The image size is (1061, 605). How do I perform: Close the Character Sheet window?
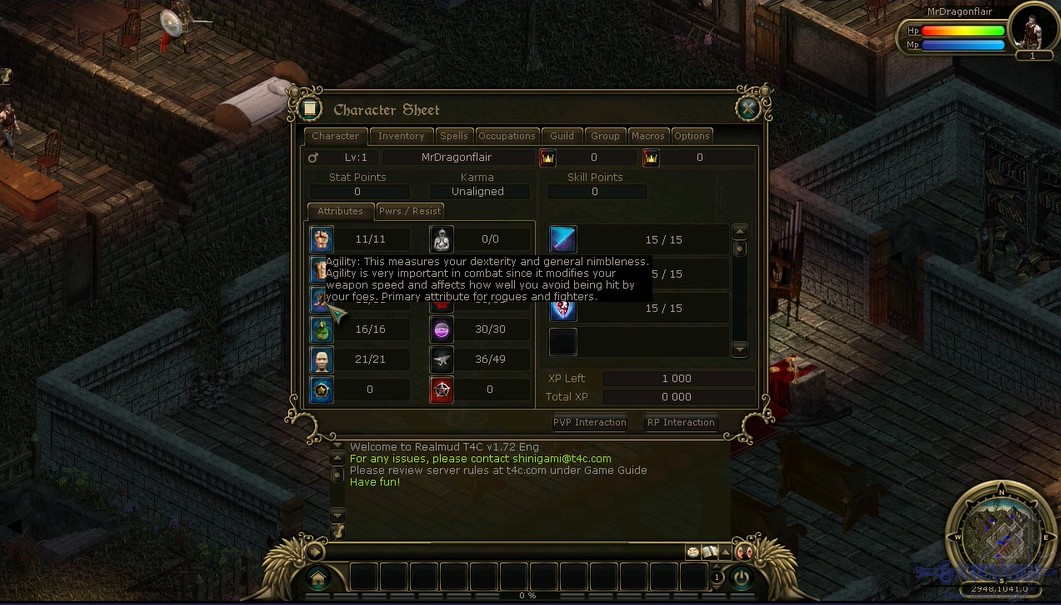[748, 109]
